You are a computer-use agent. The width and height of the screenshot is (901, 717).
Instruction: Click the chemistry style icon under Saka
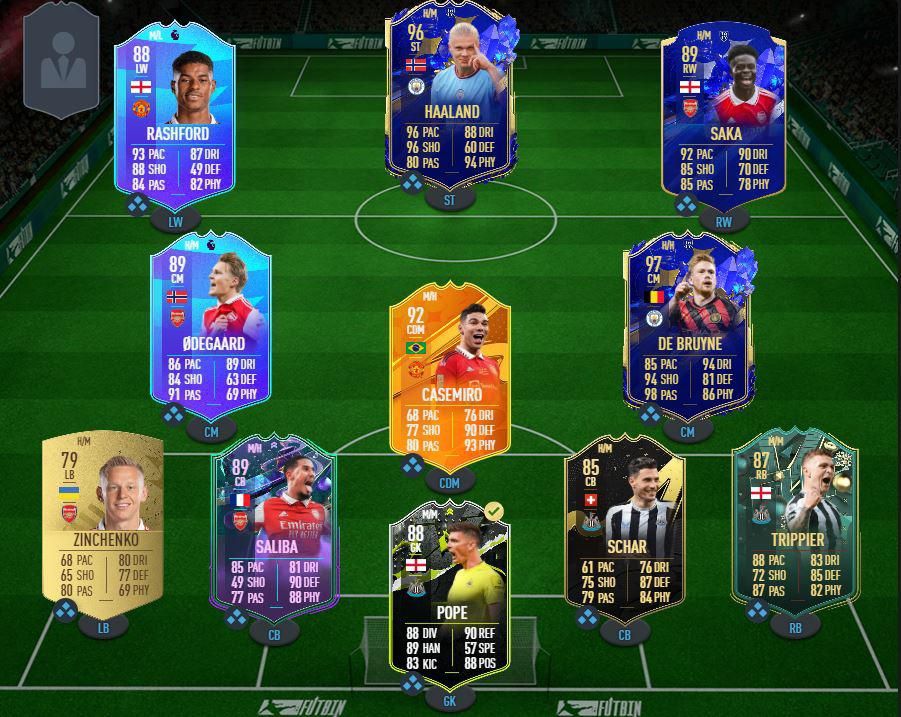tap(685, 205)
